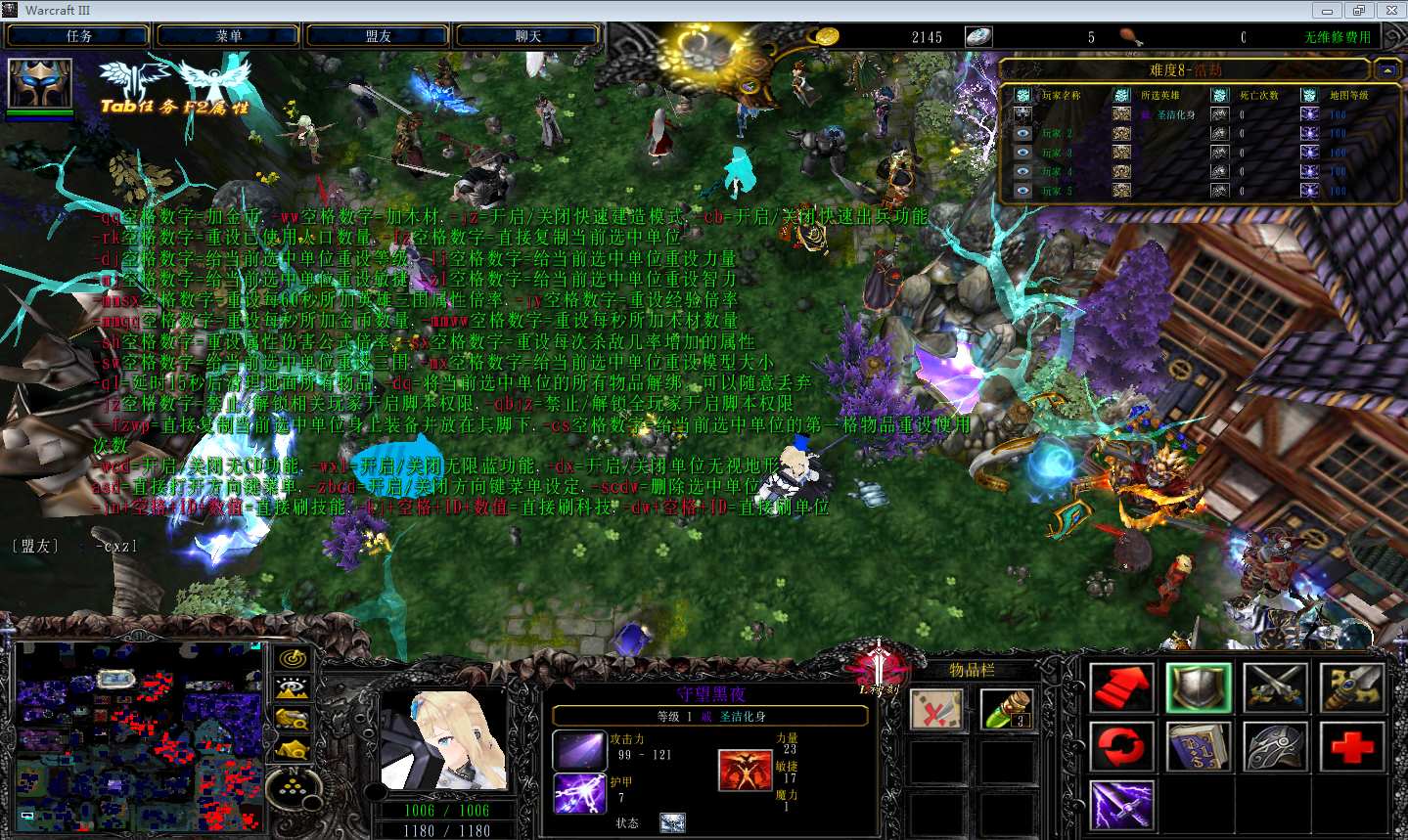1408x840 pixels.
Task: Use the green potion in the inventory
Action: point(1007,710)
